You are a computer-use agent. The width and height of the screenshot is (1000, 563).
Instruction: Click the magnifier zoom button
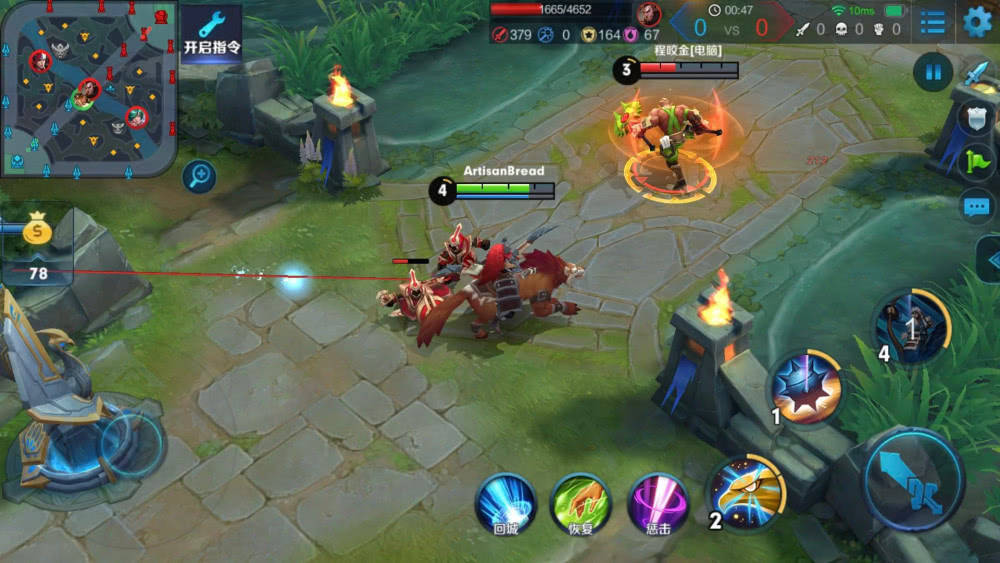[199, 177]
